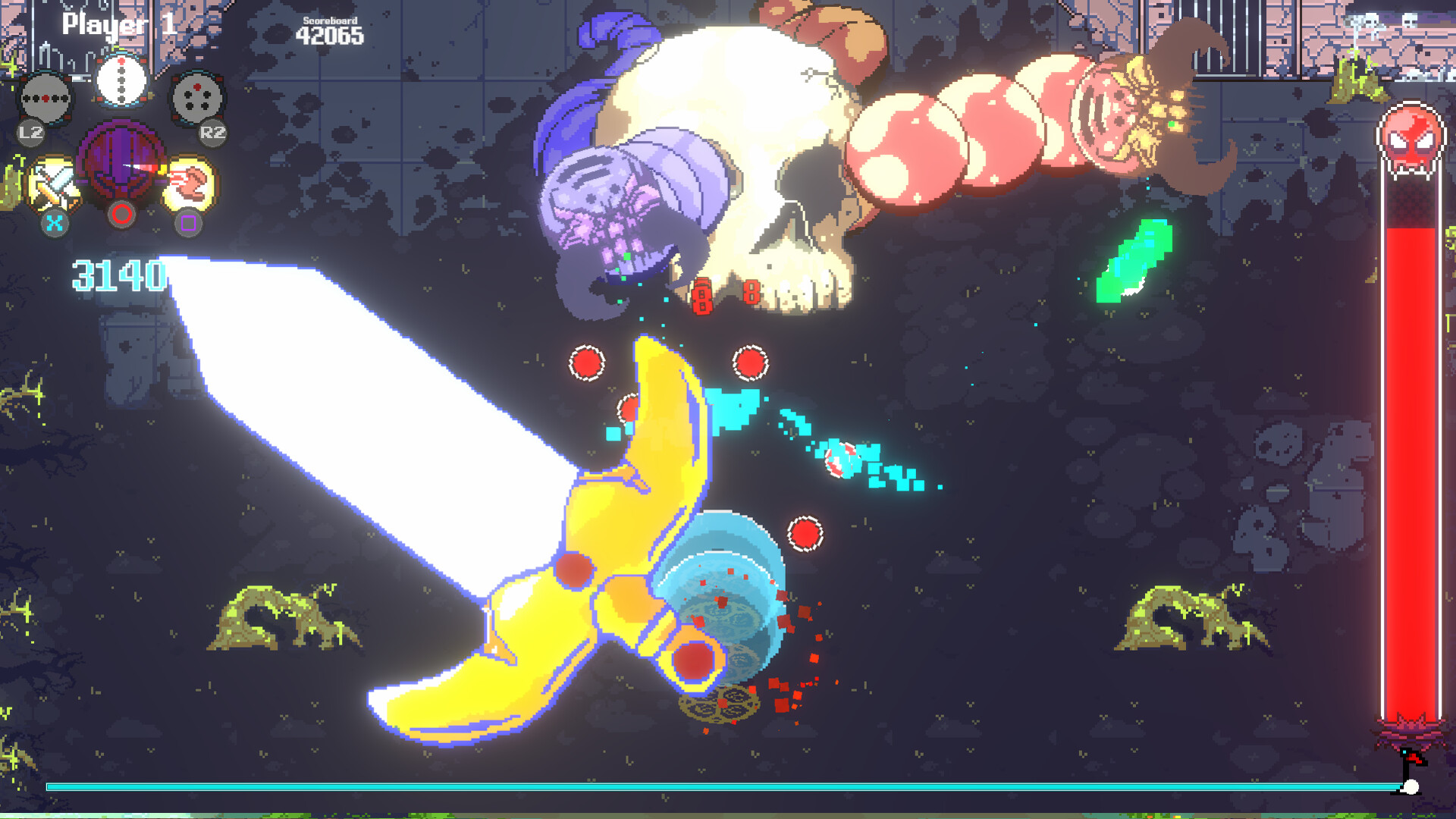Select the white pill item above the ability wheel
Screen dimensions: 1456x819
click(x=123, y=80)
